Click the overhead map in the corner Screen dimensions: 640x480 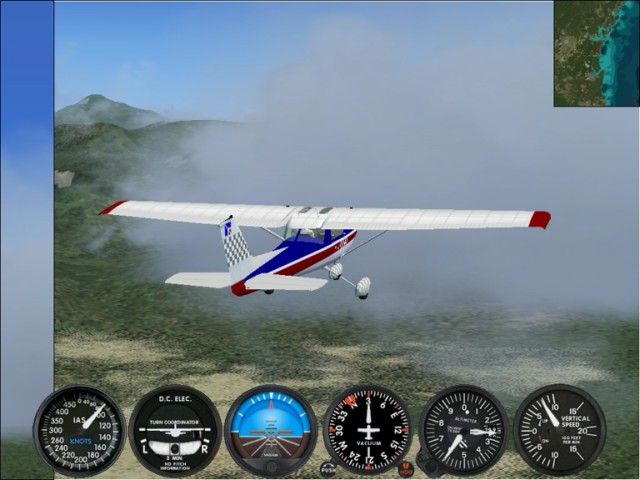point(596,53)
